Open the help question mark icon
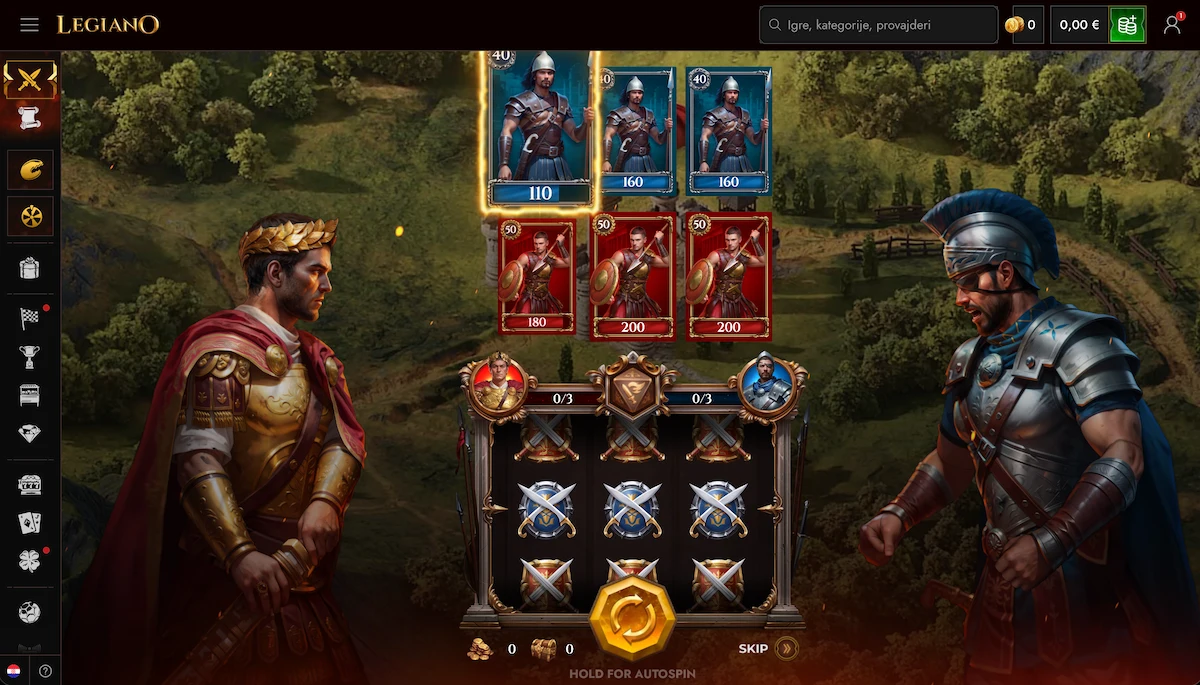Screen dimensions: 1200x685 [45, 671]
